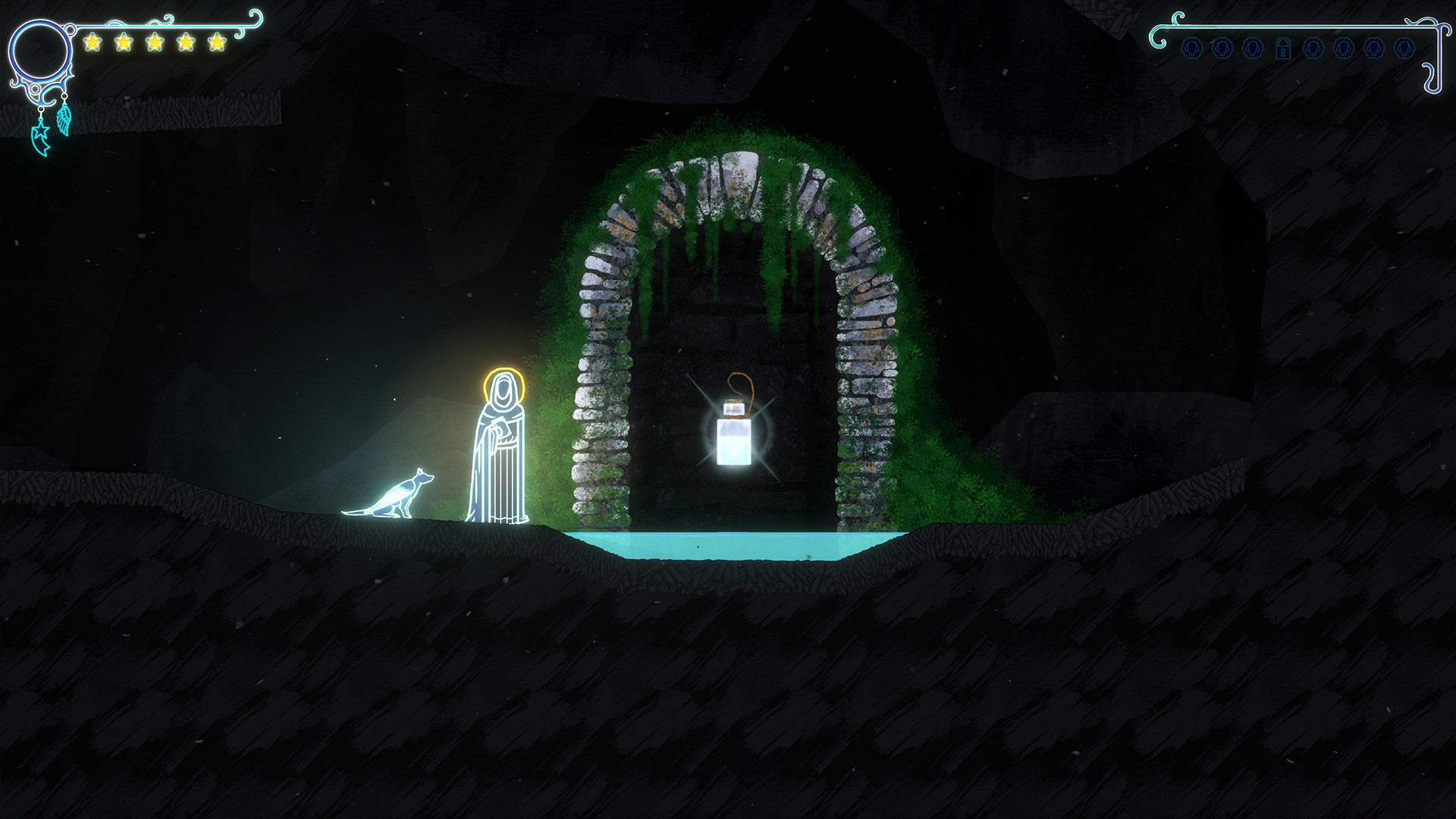
Task: Expand the sheep collectibles bar
Action: 1298,48
